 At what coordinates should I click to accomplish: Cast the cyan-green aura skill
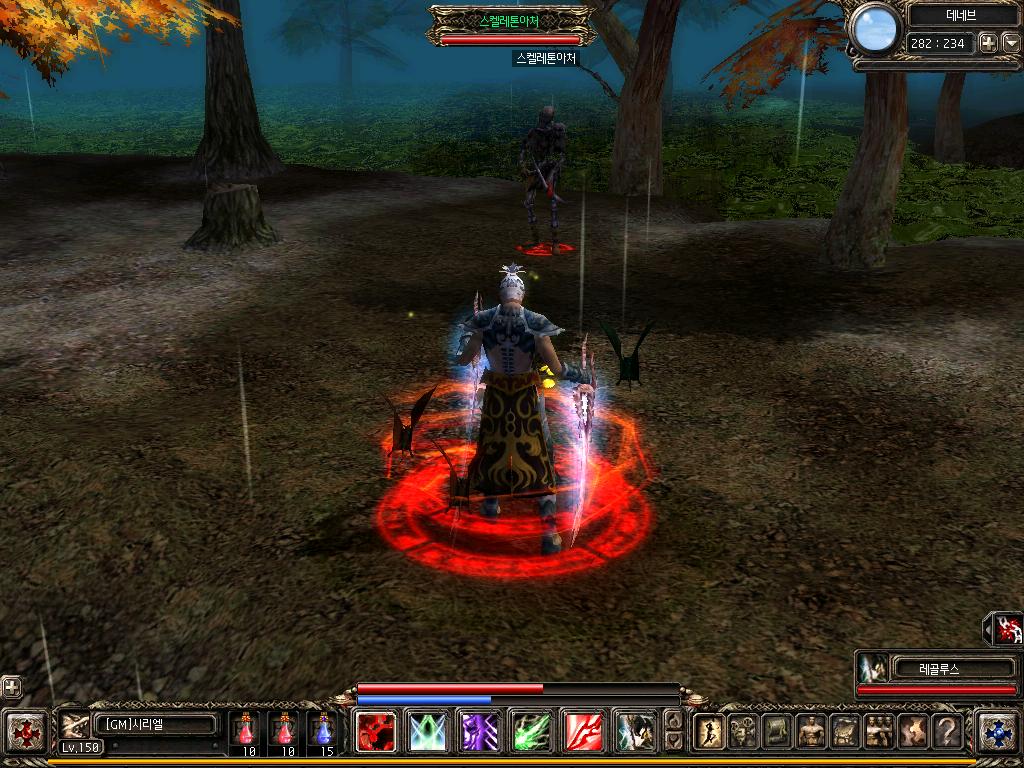click(428, 731)
